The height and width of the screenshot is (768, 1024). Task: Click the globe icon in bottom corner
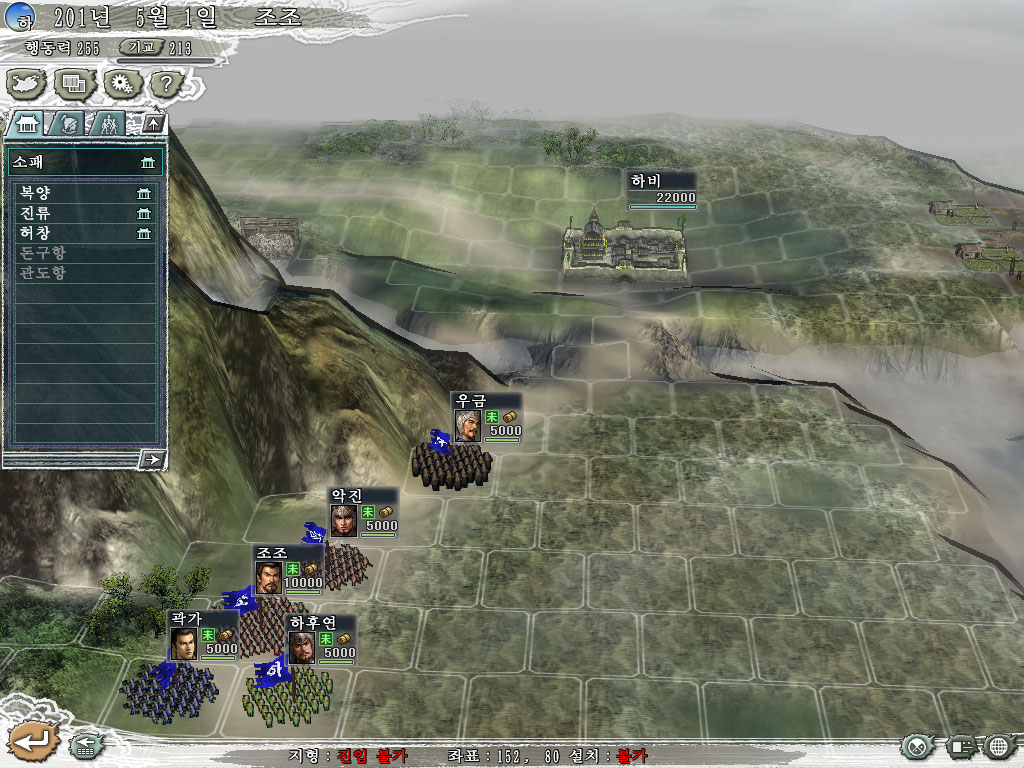(999, 746)
